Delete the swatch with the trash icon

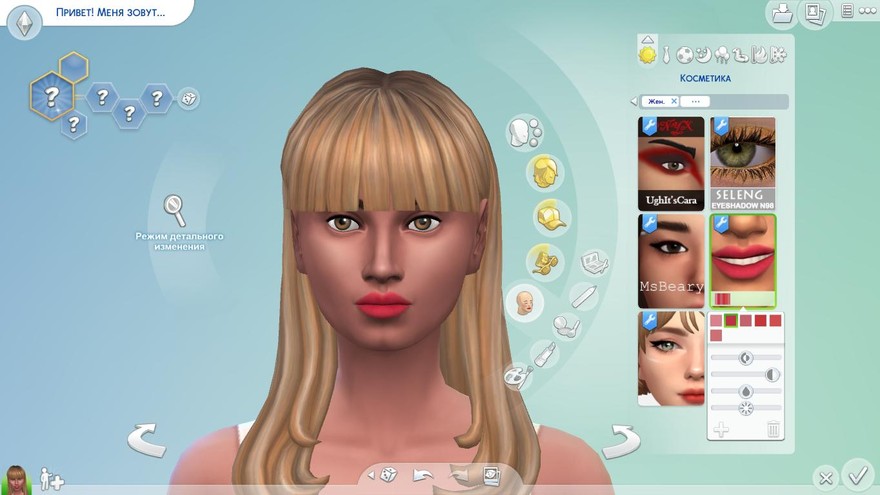click(x=772, y=429)
